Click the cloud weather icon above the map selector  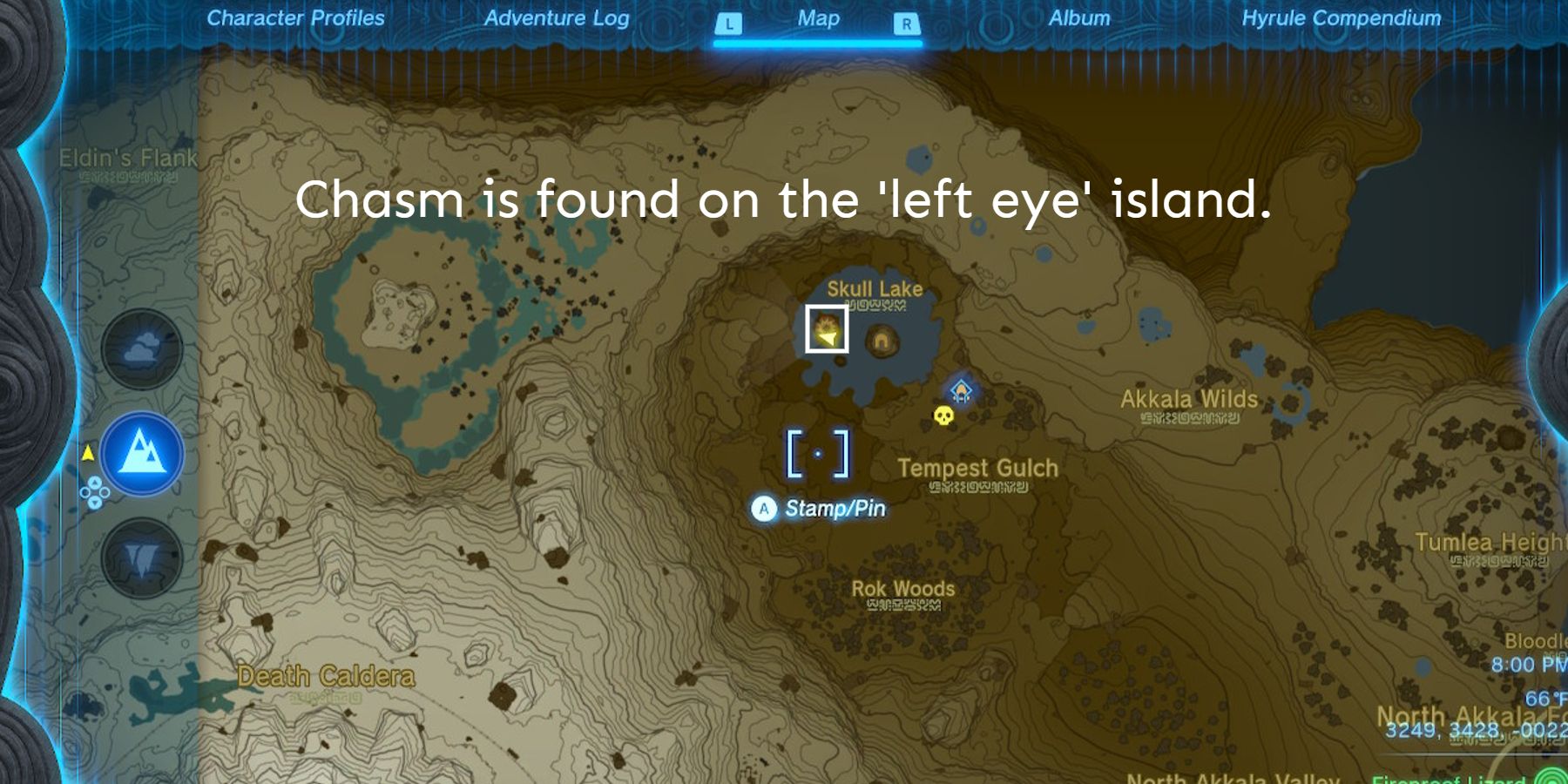click(x=144, y=347)
